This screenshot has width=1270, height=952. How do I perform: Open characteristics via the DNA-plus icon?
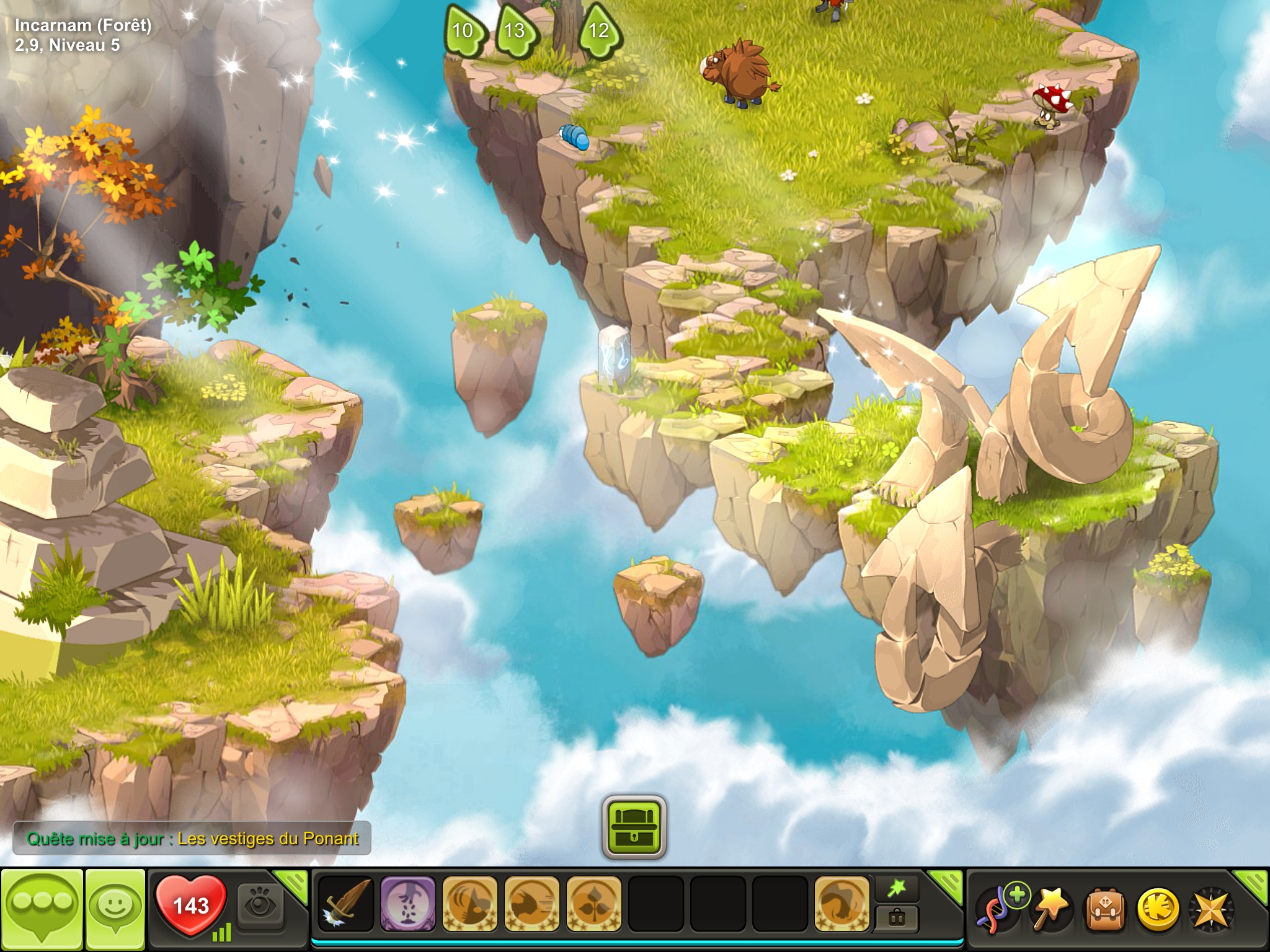[x=1000, y=908]
